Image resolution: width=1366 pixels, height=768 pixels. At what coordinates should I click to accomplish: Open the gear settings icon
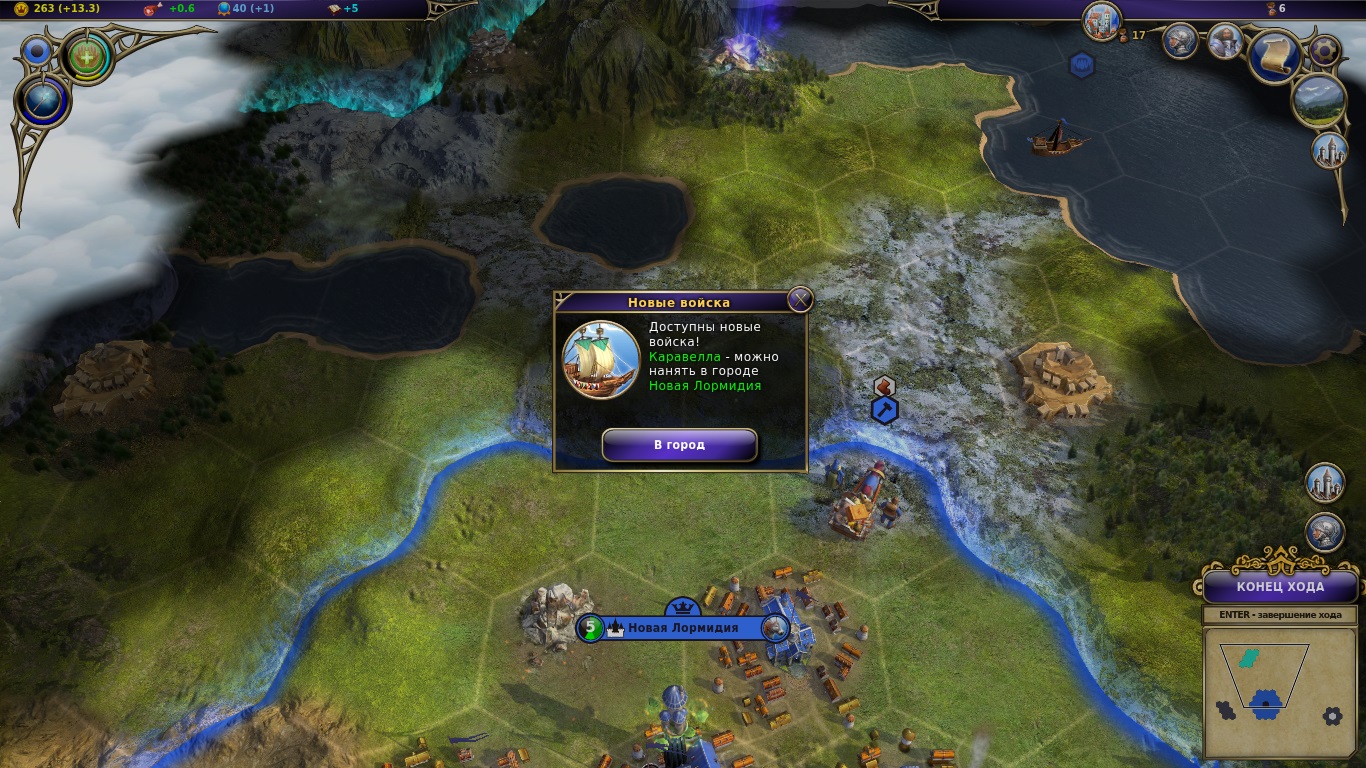click(x=1326, y=49)
